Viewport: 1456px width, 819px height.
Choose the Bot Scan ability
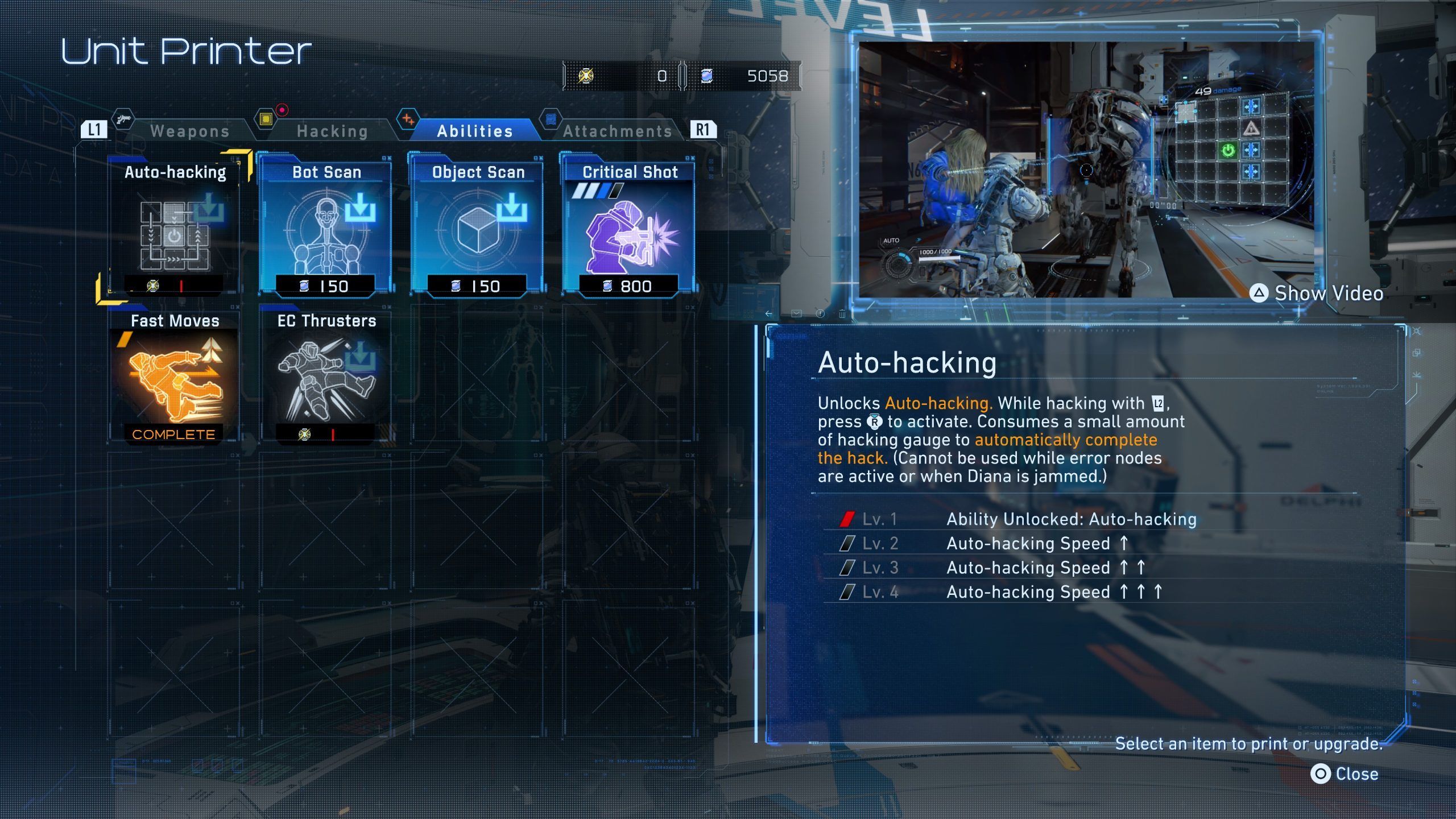[x=326, y=227]
